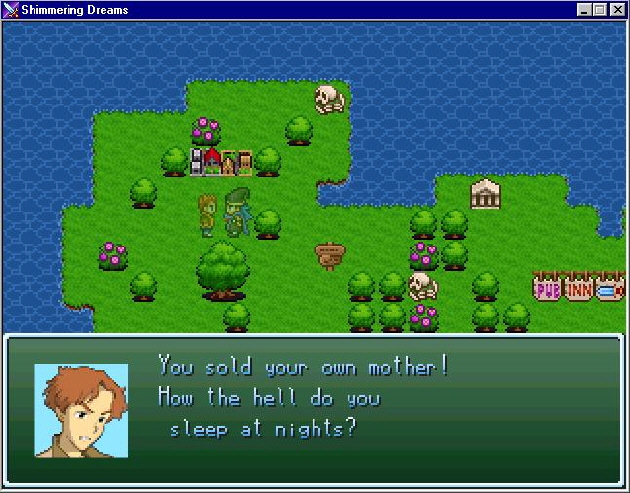Minimize the Shimmering Dreams window

click(x=584, y=10)
